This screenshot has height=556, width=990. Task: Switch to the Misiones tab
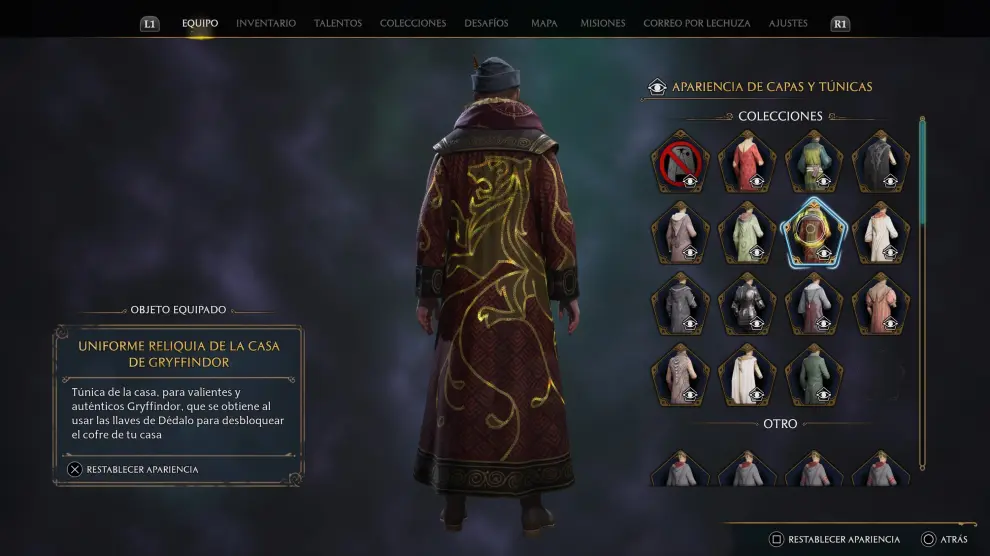[602, 23]
